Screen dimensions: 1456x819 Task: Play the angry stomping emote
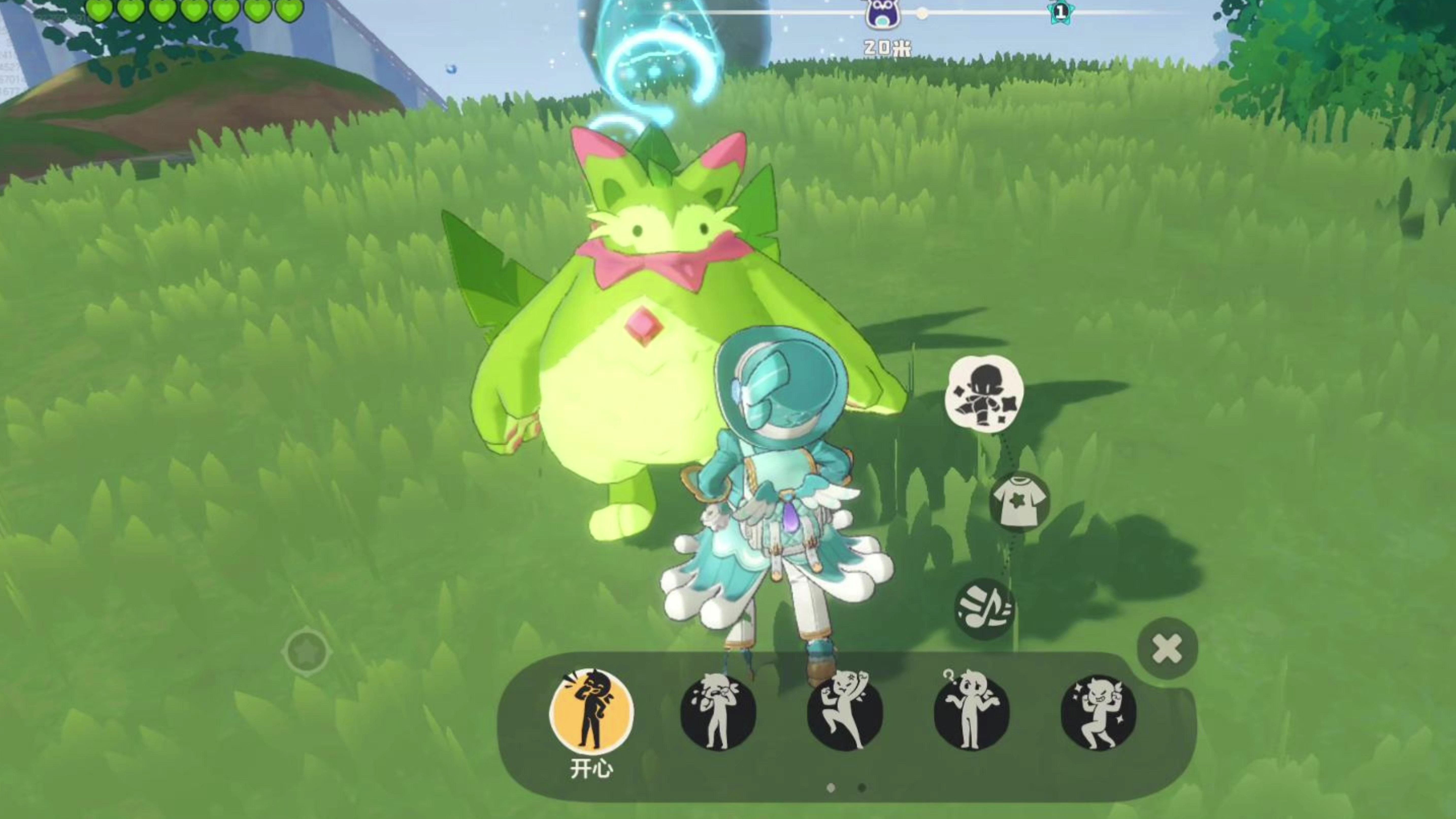(845, 712)
